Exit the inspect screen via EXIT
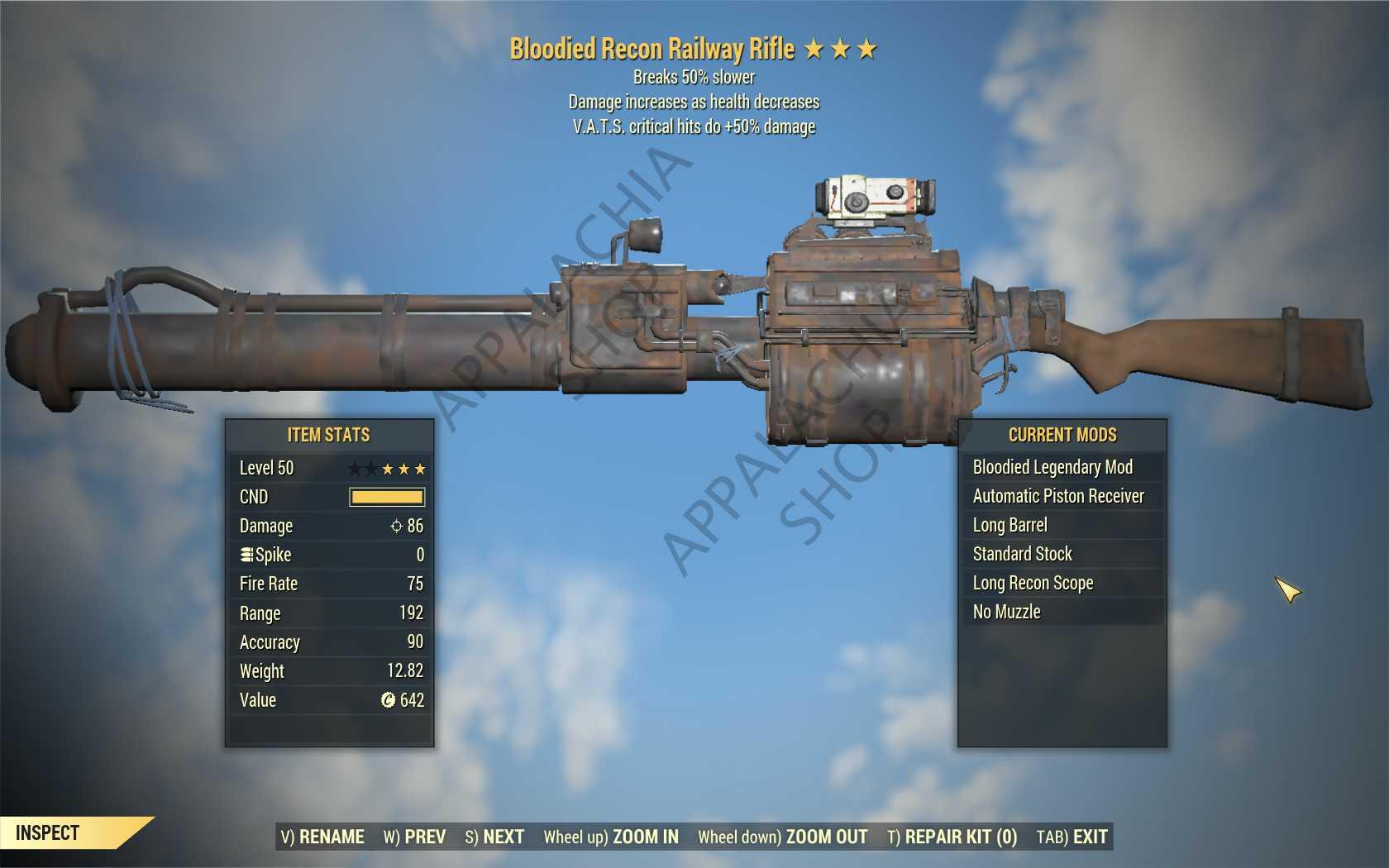 [1072, 837]
